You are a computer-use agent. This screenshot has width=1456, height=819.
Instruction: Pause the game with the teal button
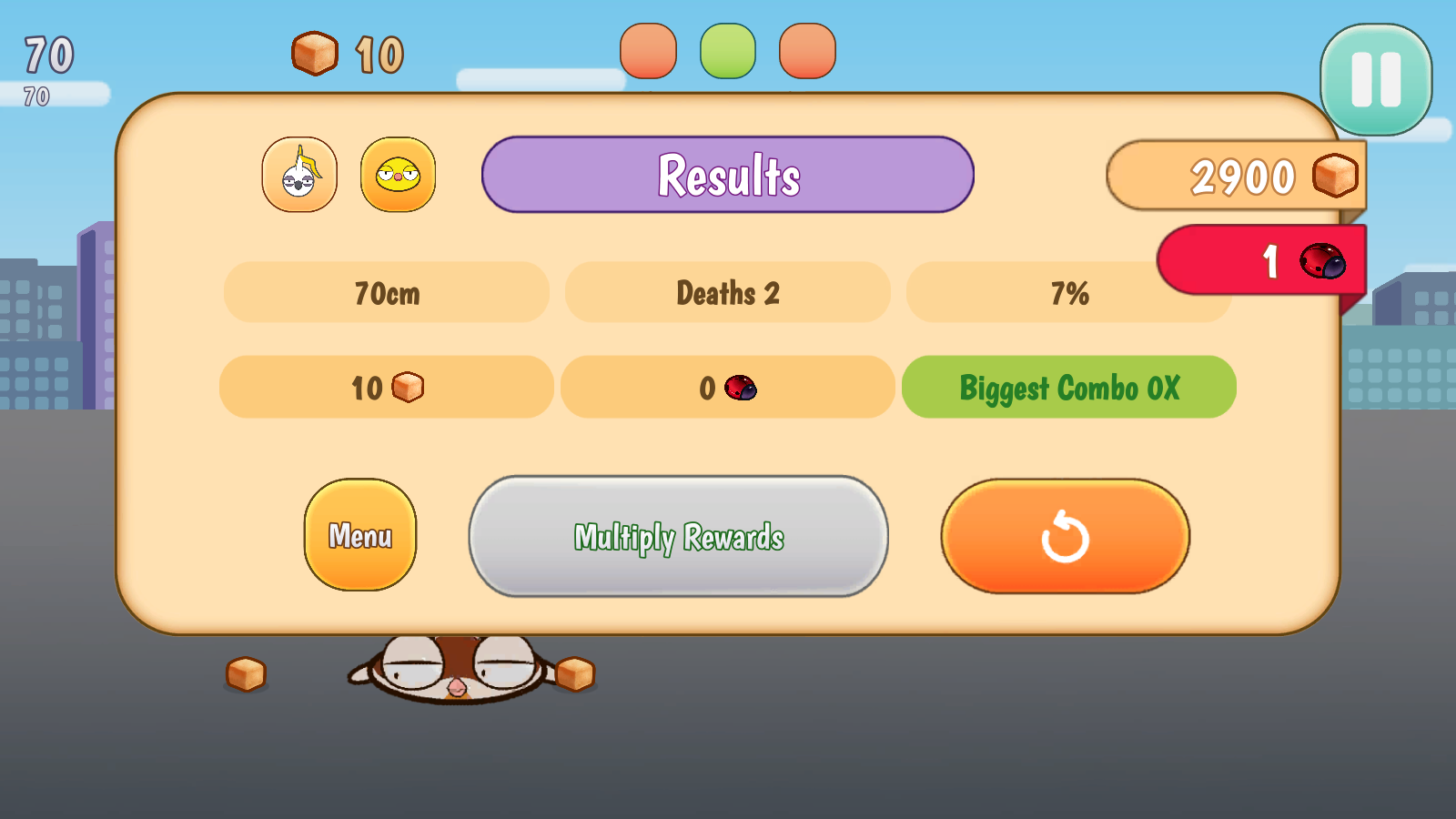(x=1376, y=80)
